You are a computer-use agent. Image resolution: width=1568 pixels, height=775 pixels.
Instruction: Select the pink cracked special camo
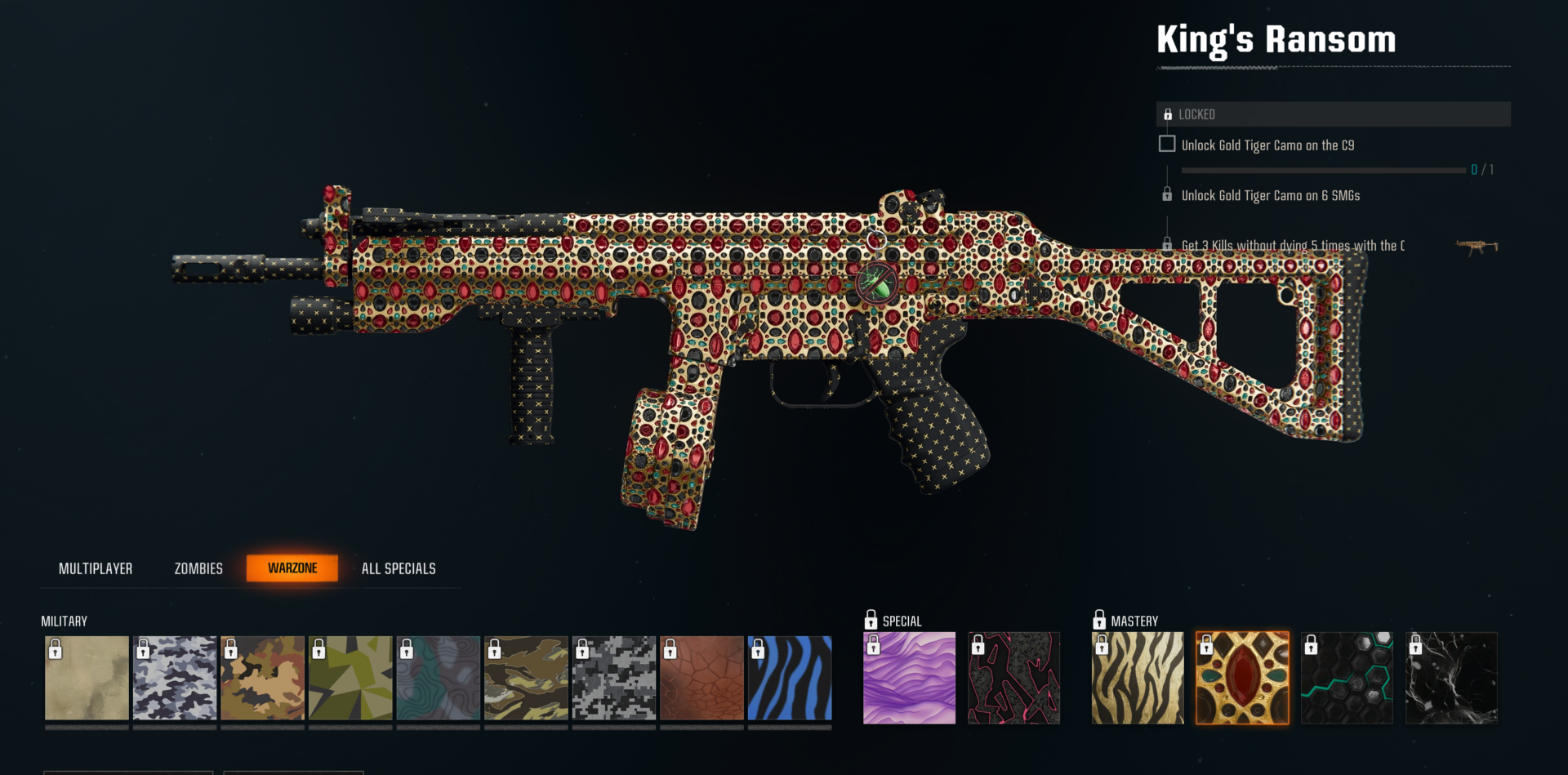[1013, 678]
